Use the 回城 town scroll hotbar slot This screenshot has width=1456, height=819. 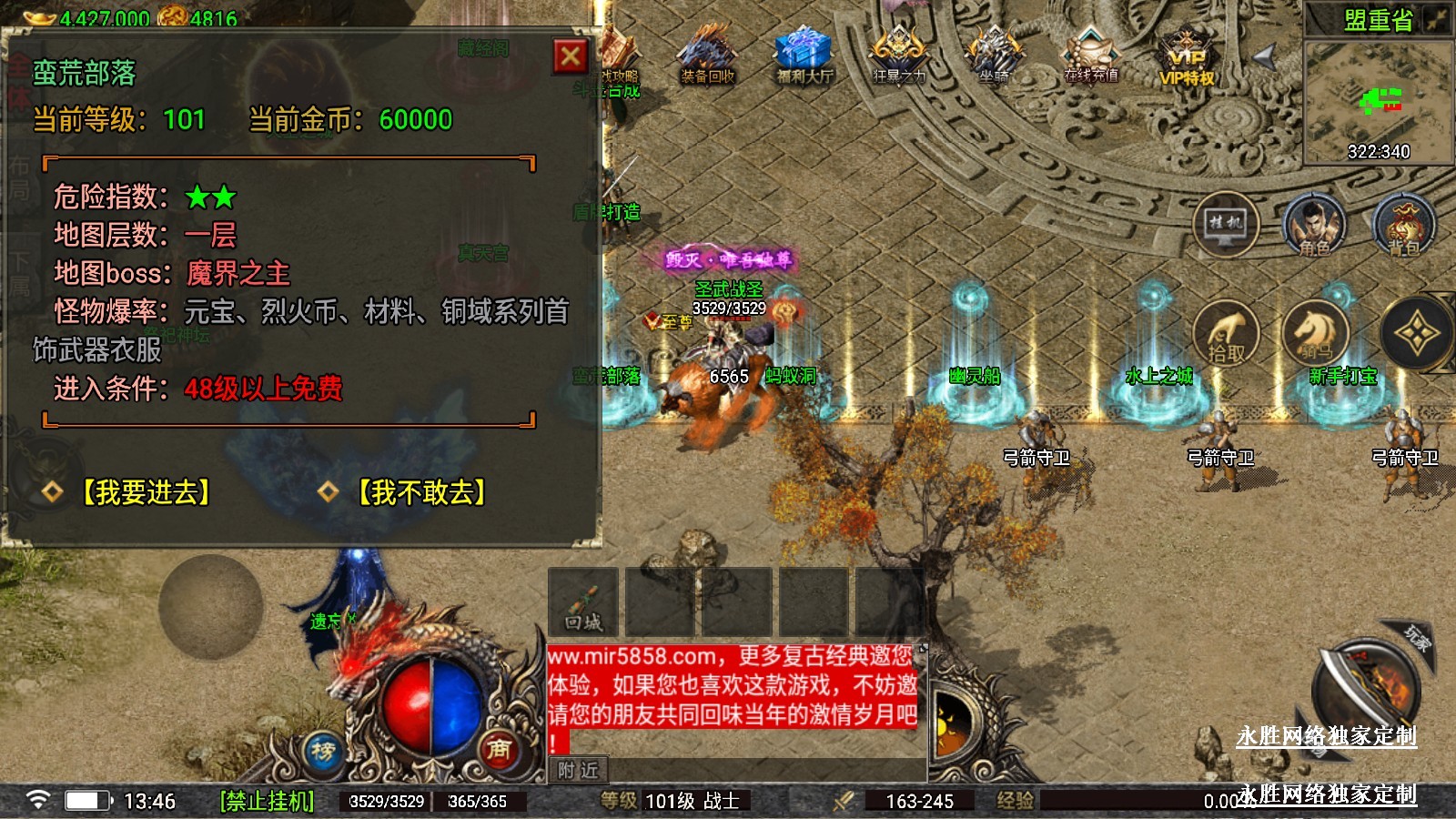[x=583, y=602]
